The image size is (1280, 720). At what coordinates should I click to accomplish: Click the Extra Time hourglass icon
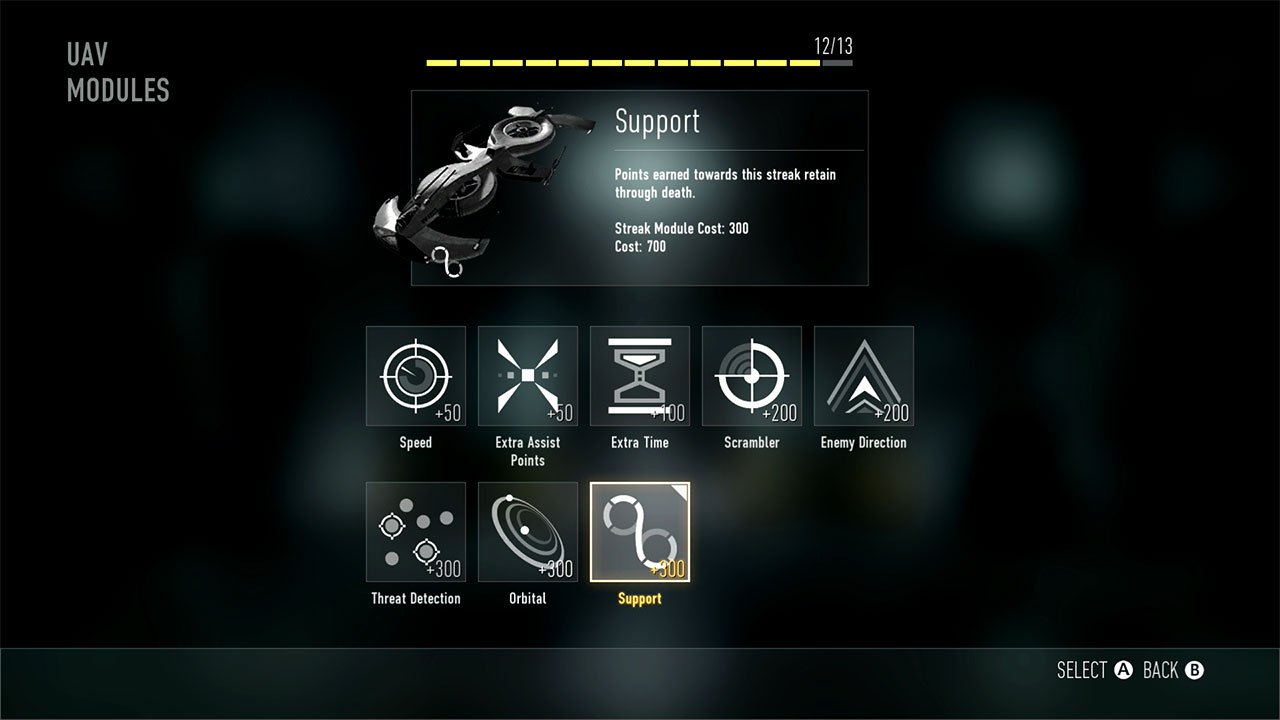pos(639,375)
